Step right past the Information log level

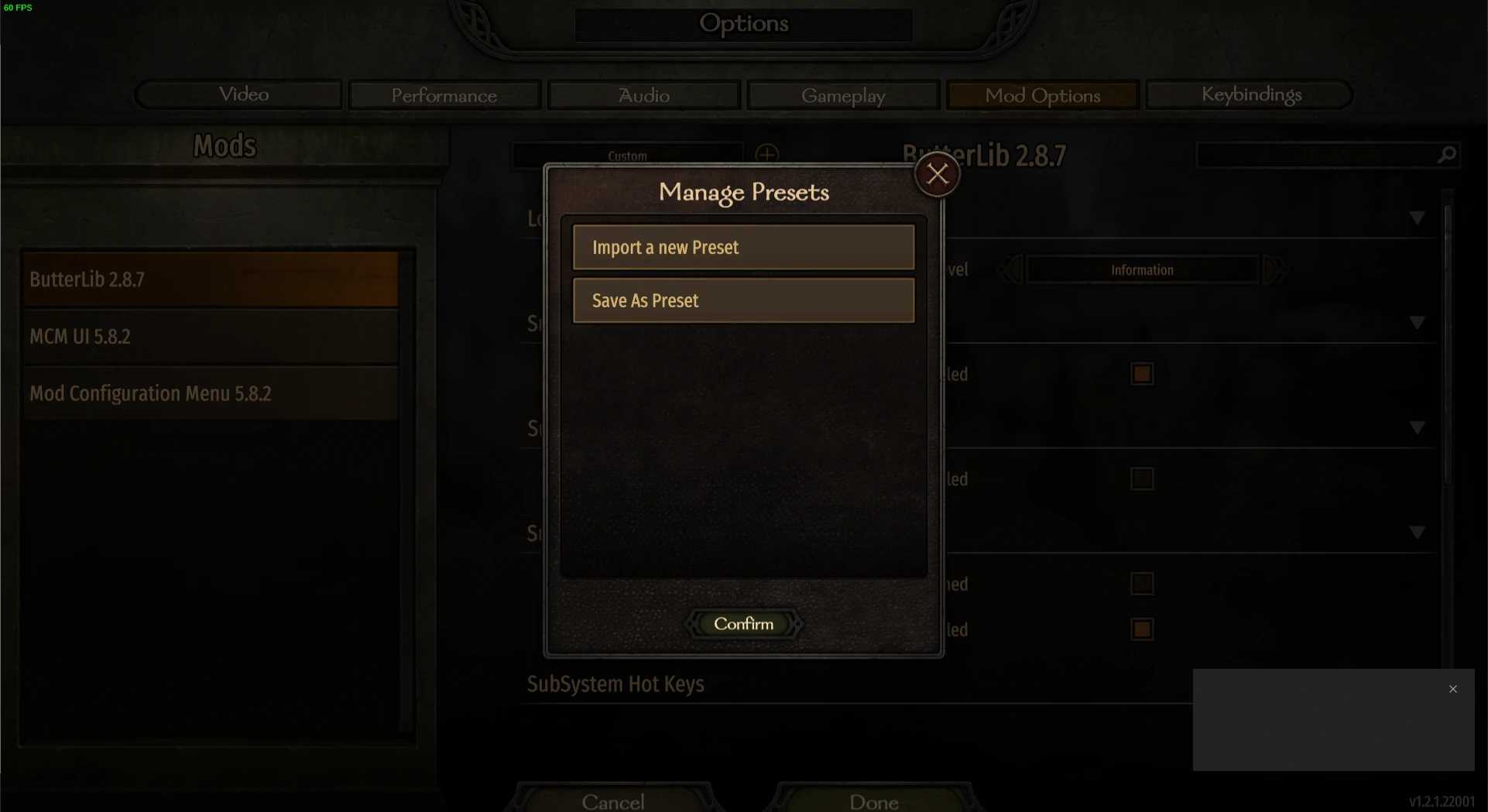(1277, 269)
